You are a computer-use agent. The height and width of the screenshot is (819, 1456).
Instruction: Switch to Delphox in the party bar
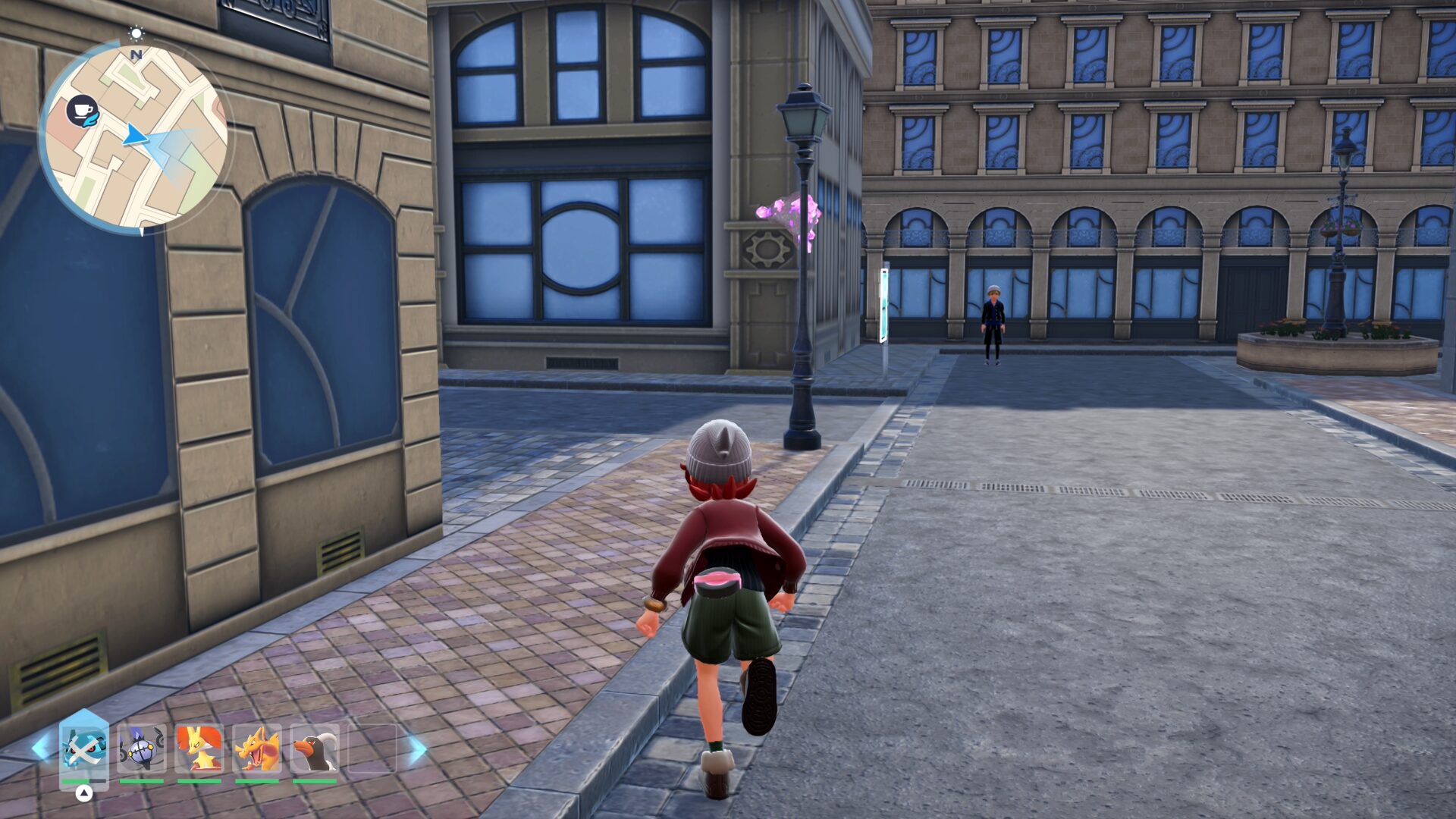click(199, 749)
